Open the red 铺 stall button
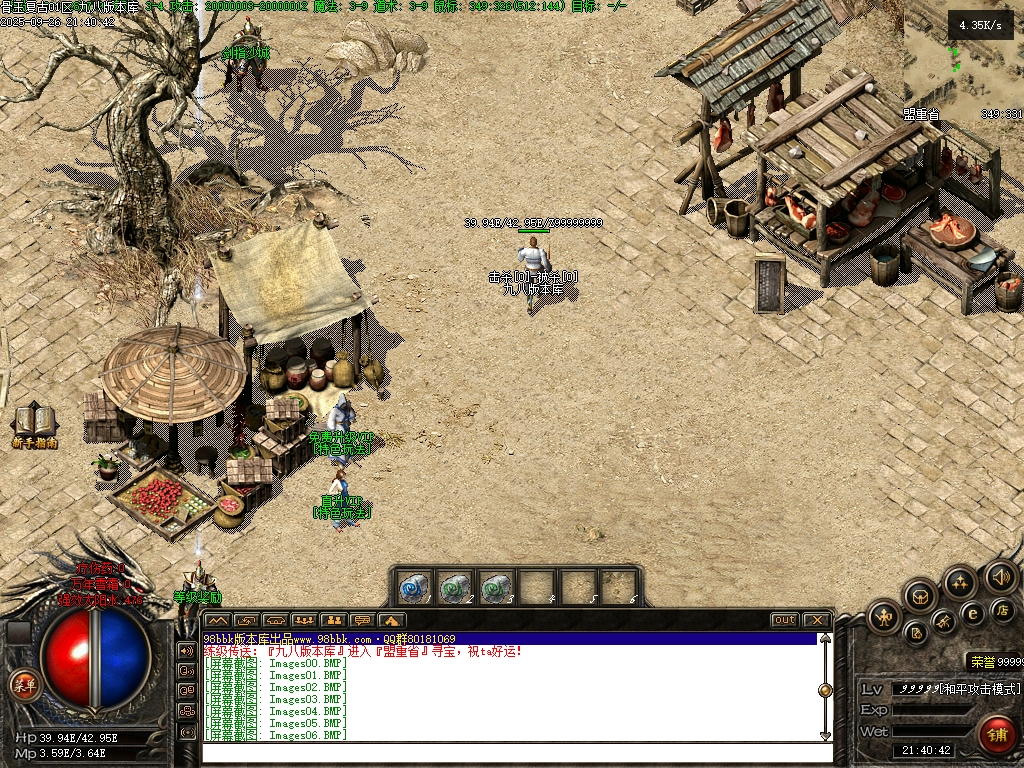Image resolution: width=1024 pixels, height=768 pixels. pyautogui.click(x=996, y=735)
